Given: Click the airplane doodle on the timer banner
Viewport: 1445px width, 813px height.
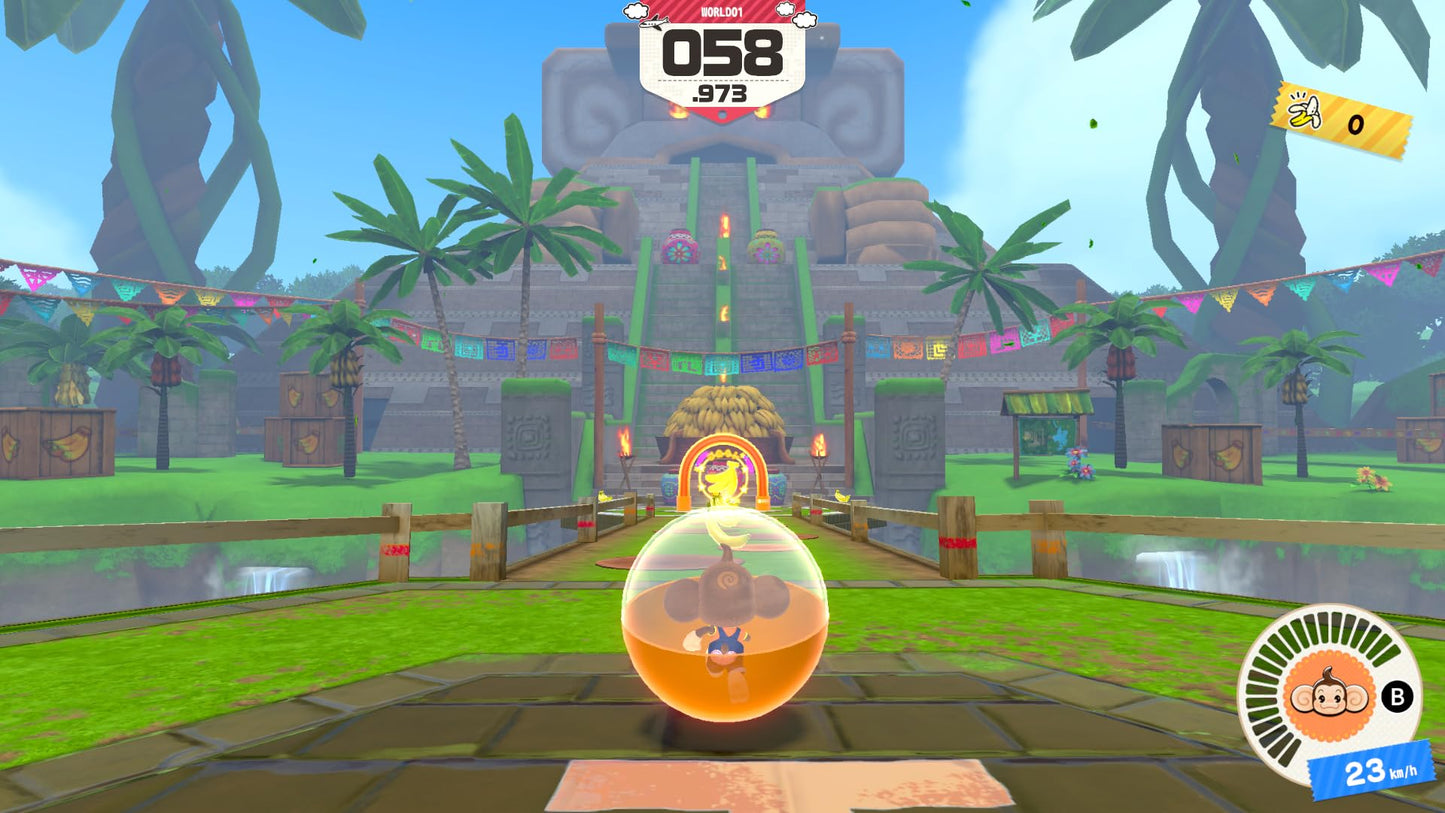Looking at the screenshot, I should pos(655,23).
